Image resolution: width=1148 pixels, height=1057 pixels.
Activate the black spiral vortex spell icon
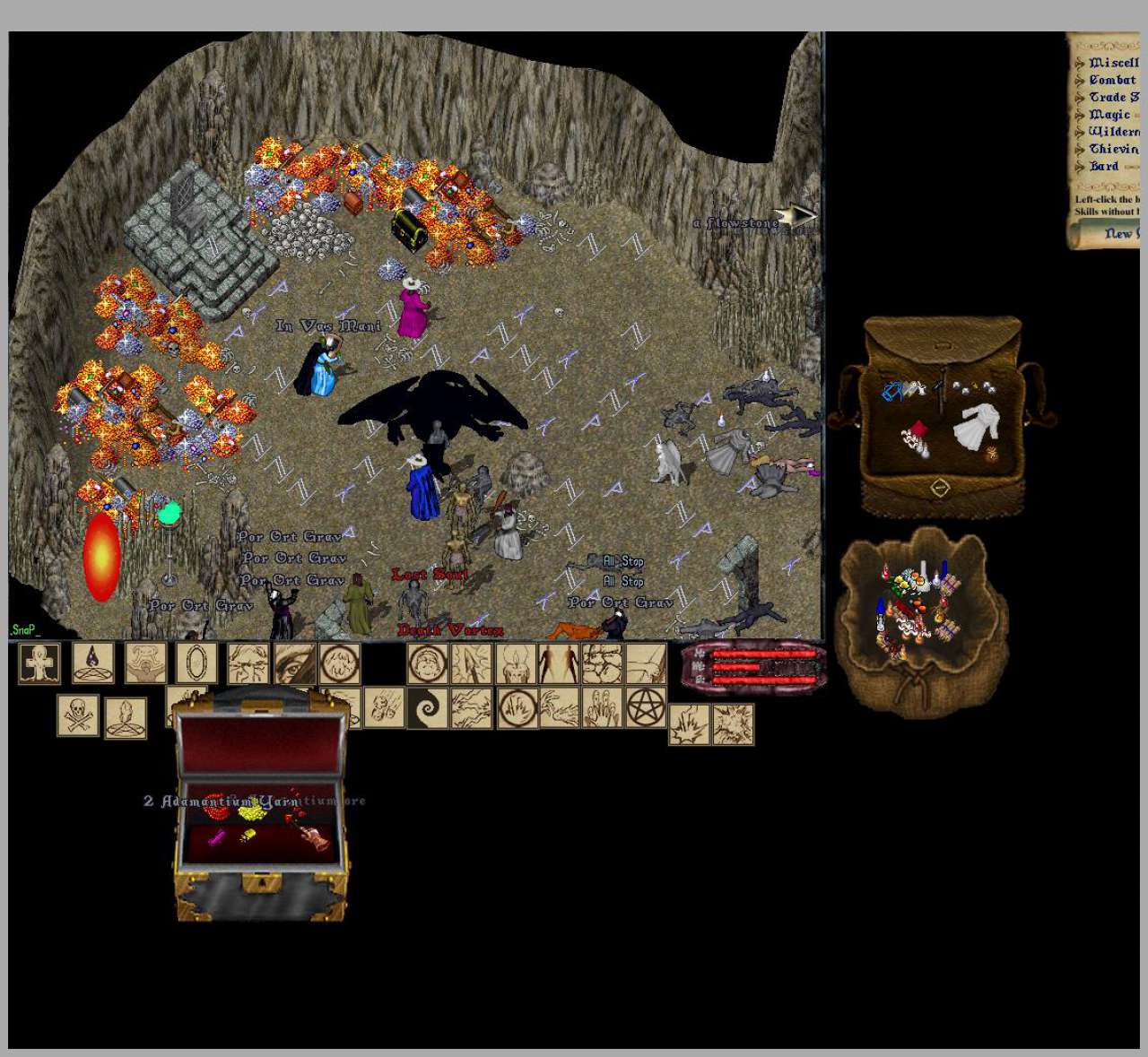pyautogui.click(x=428, y=707)
